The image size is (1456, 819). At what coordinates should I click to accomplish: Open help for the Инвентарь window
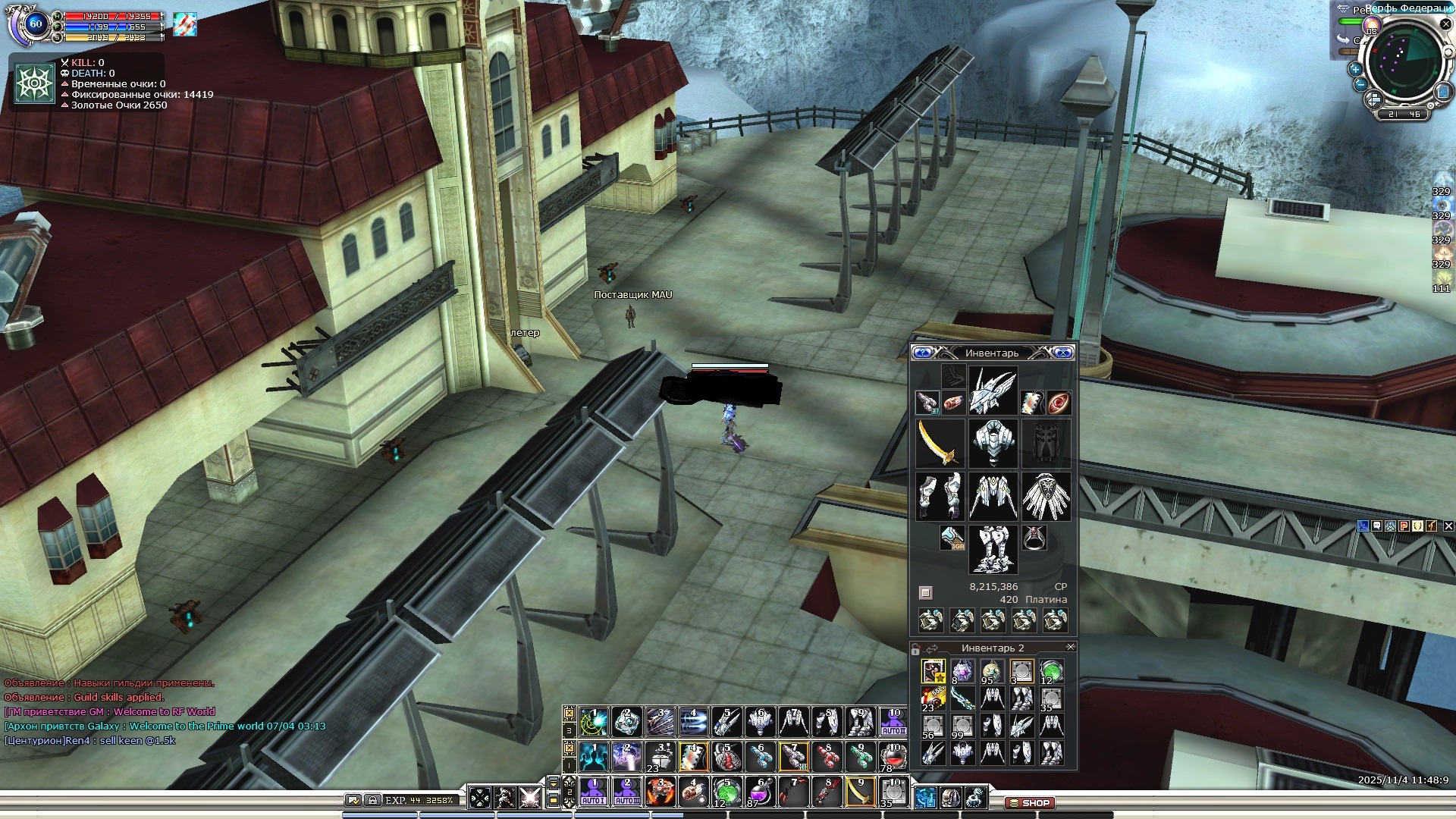click(x=922, y=353)
